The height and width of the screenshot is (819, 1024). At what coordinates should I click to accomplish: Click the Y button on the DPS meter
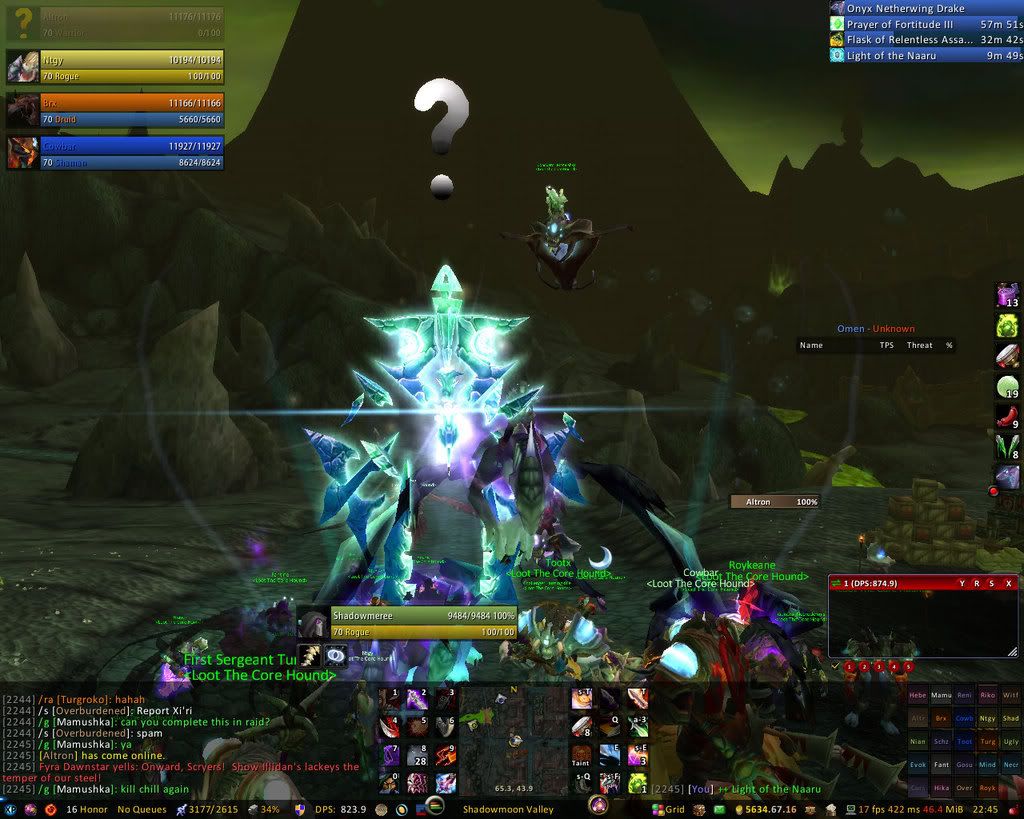click(x=961, y=583)
